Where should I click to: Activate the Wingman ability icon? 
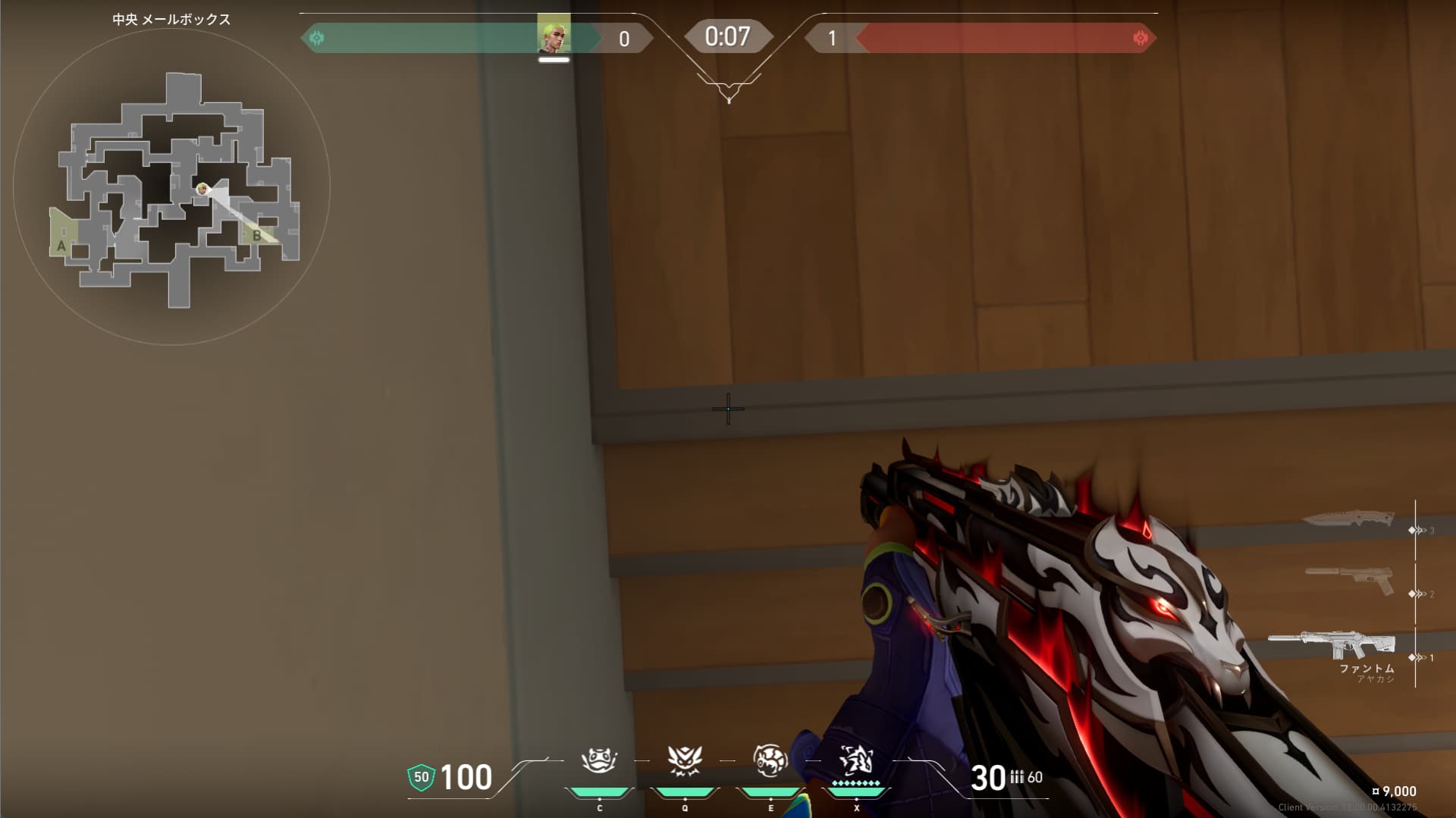pos(685,760)
